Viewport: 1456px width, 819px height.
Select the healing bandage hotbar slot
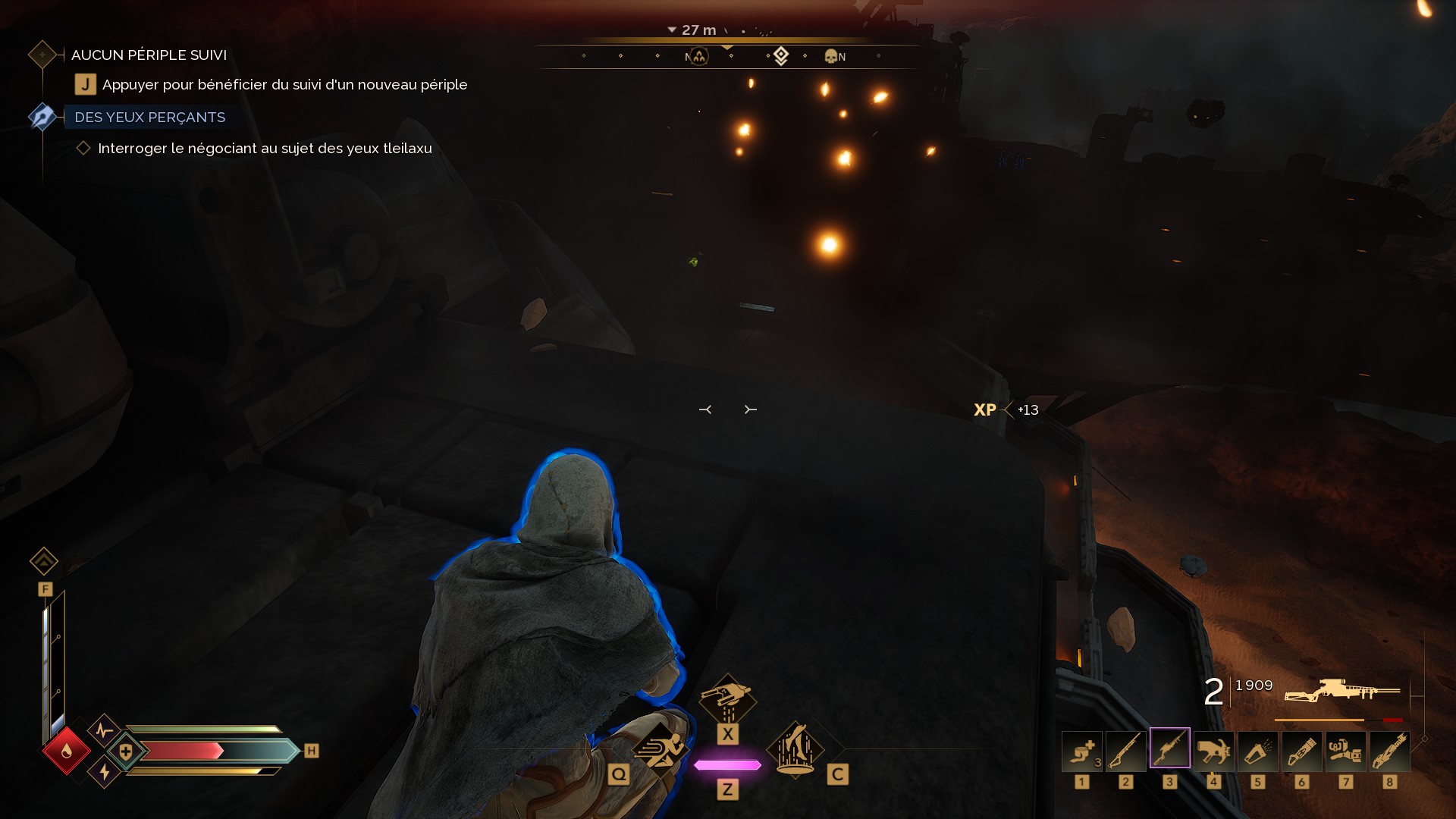coord(1081,751)
